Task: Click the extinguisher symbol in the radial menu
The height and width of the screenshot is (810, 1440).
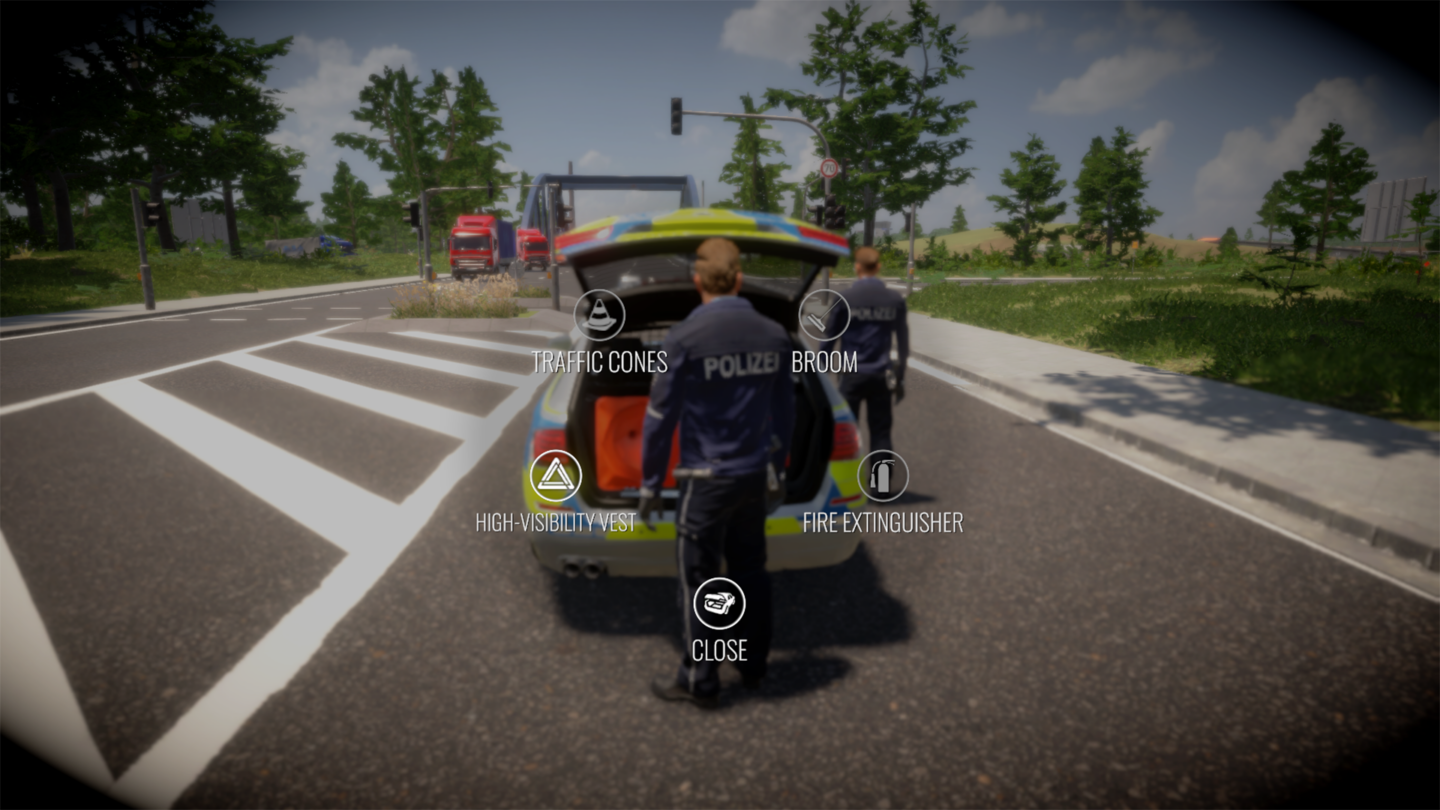Action: coord(884,474)
